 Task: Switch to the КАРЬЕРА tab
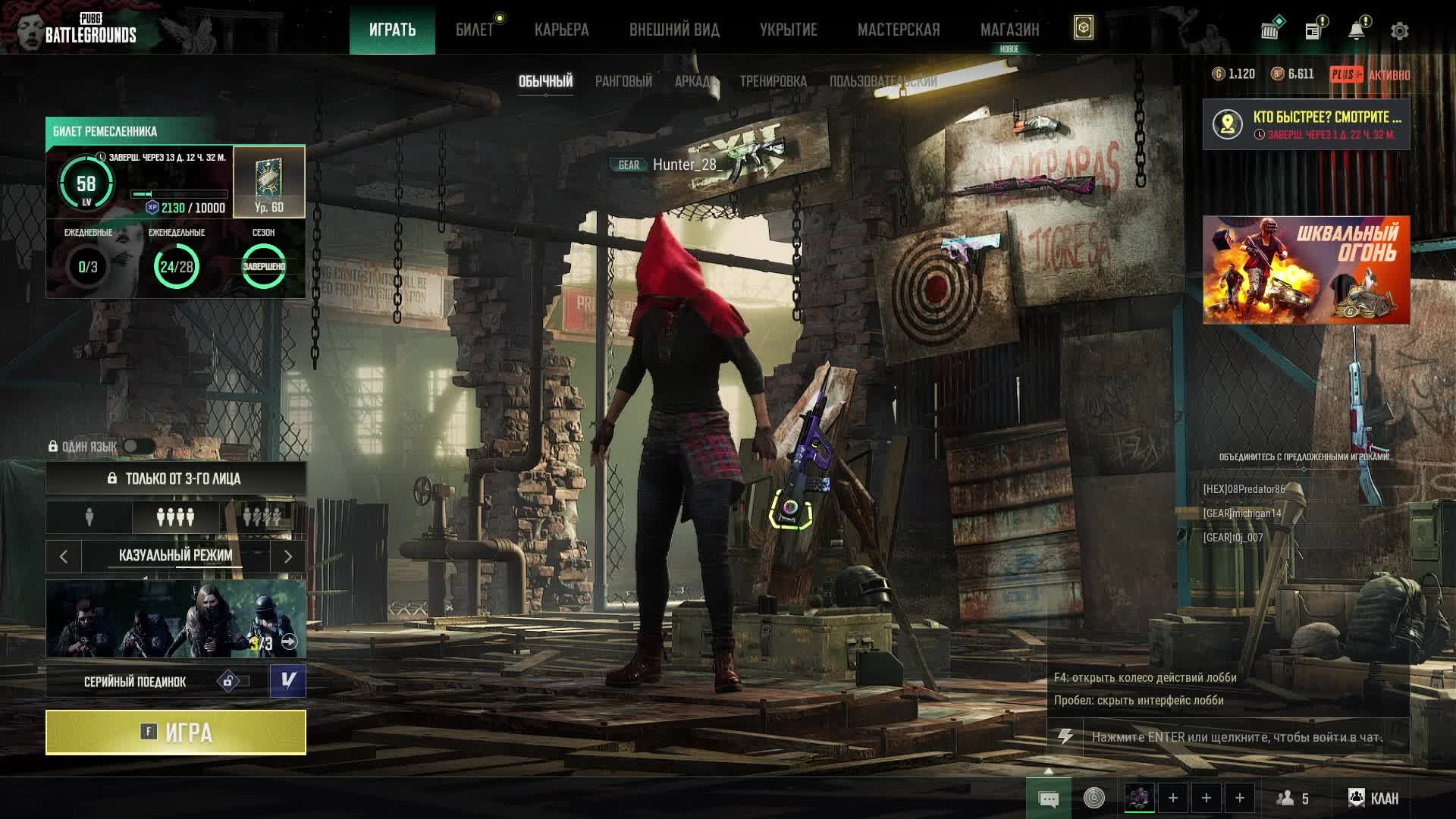tap(561, 30)
